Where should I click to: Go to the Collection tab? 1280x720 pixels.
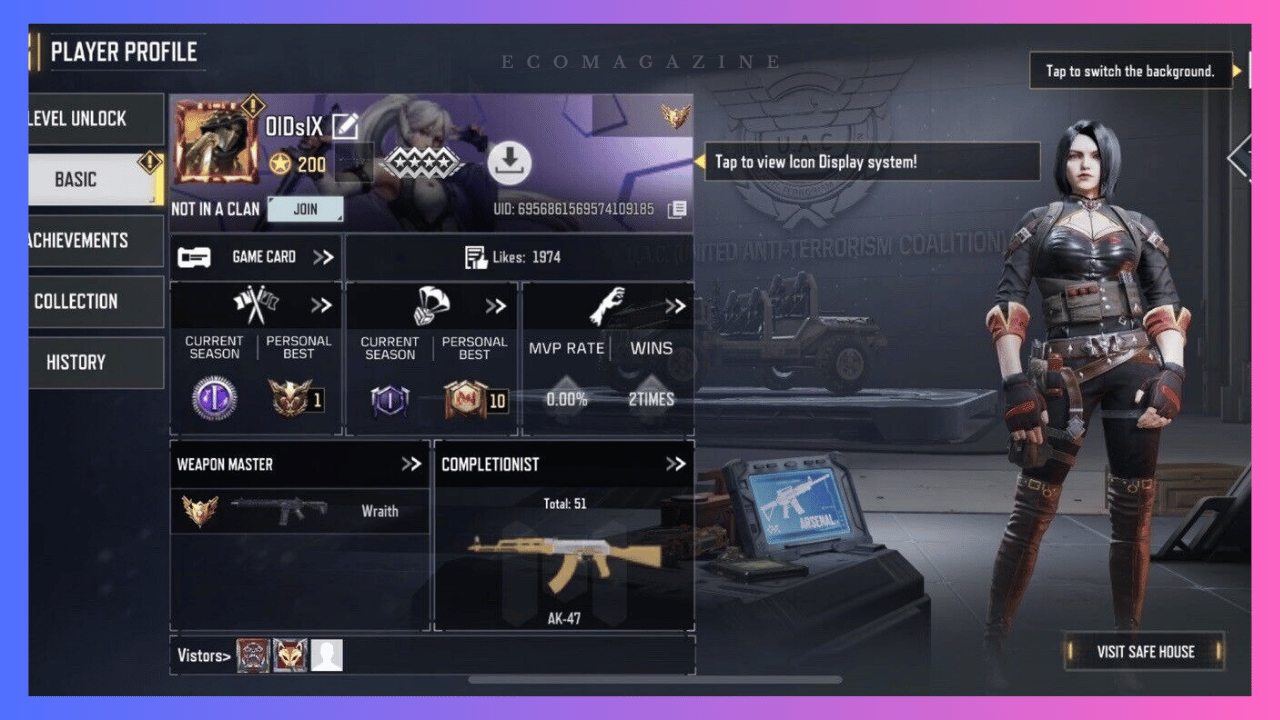95,302
